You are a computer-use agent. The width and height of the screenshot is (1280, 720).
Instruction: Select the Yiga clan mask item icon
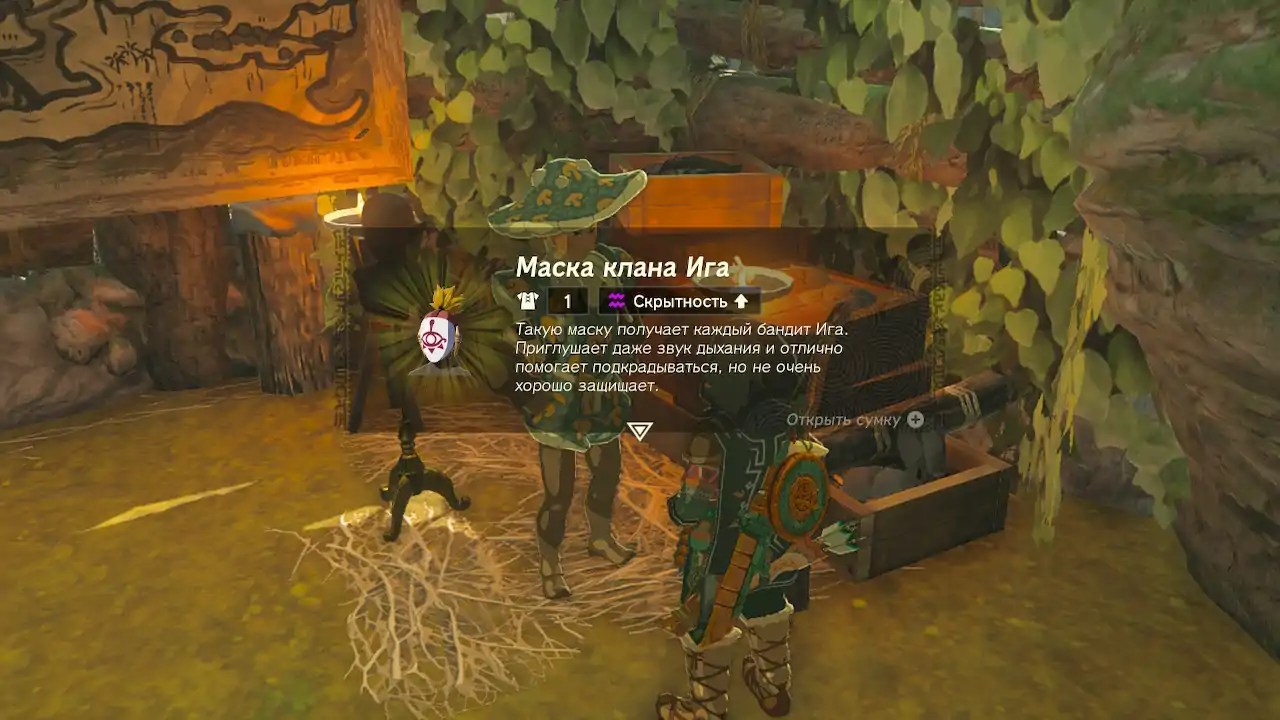pos(438,333)
